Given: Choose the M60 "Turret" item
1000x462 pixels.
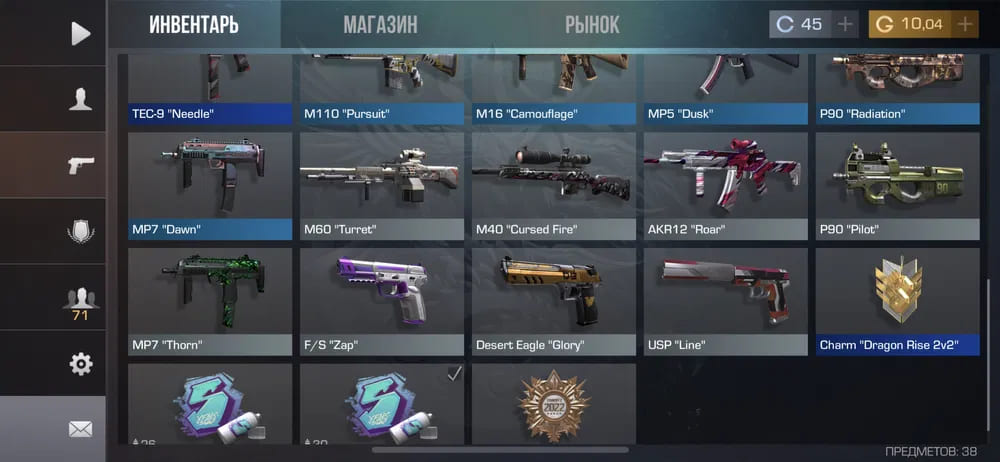Looking at the screenshot, I should click(382, 185).
